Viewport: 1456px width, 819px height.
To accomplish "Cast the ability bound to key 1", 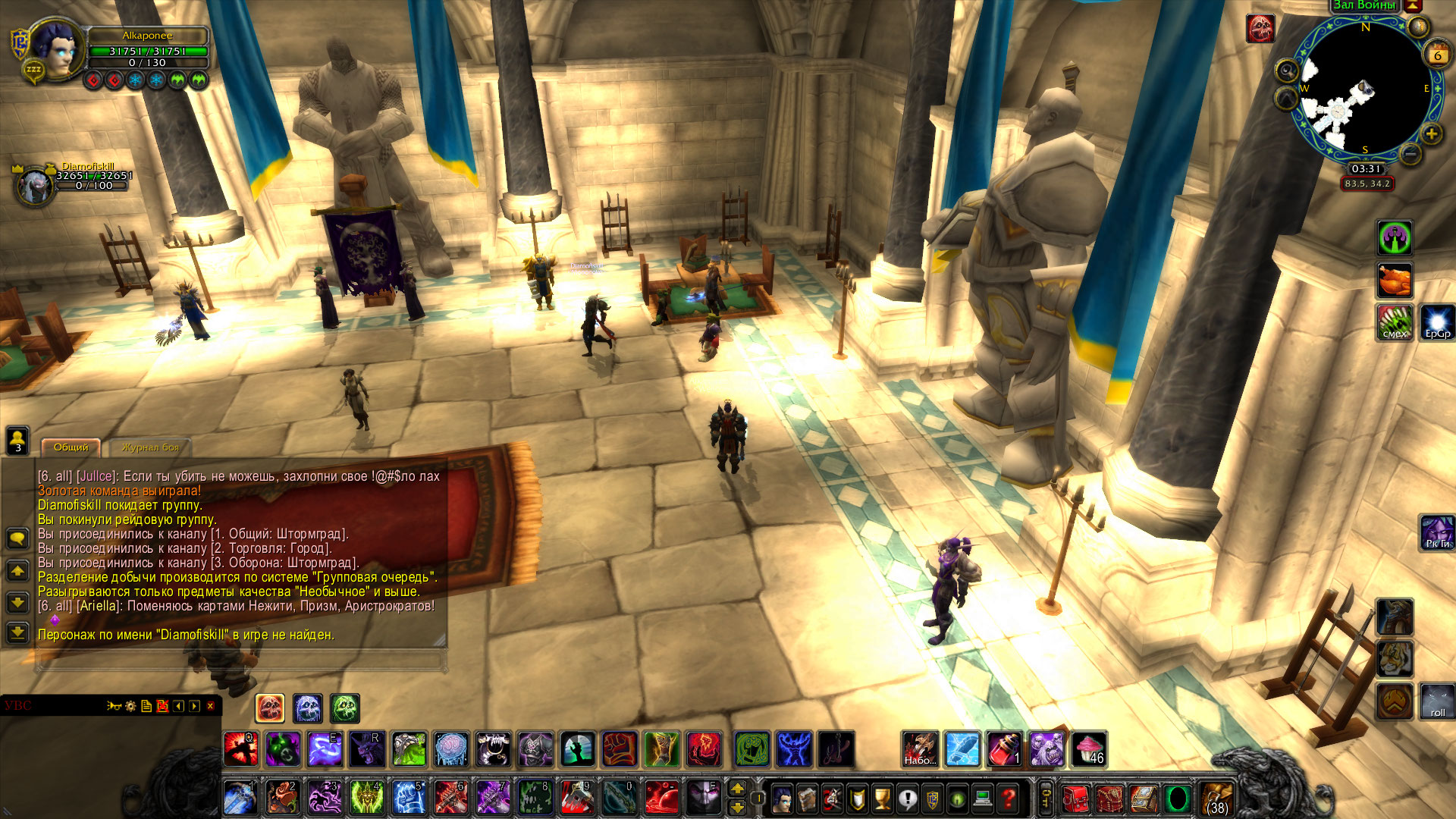I will click(240, 799).
